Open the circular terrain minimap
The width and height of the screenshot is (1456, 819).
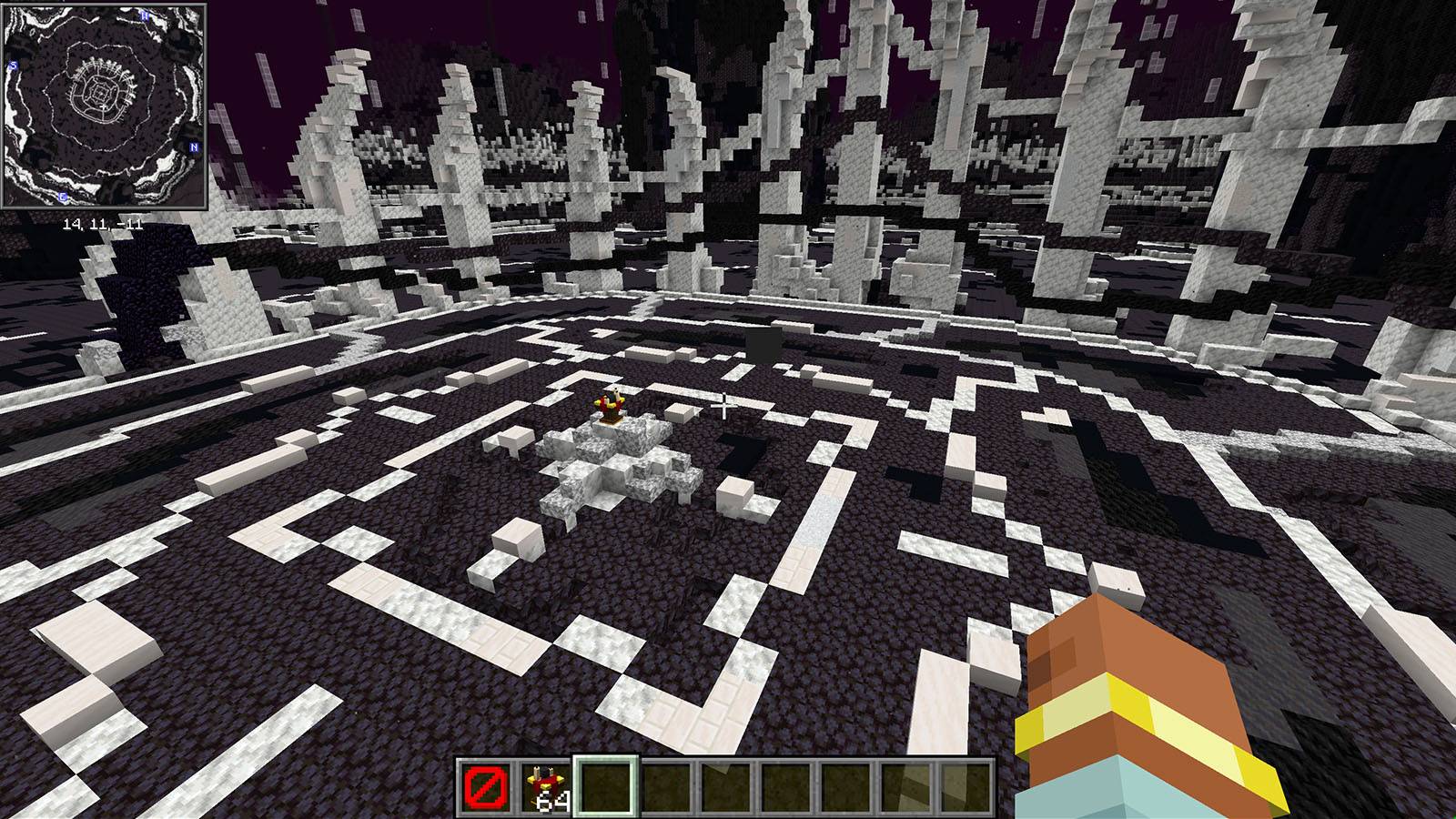click(x=104, y=105)
